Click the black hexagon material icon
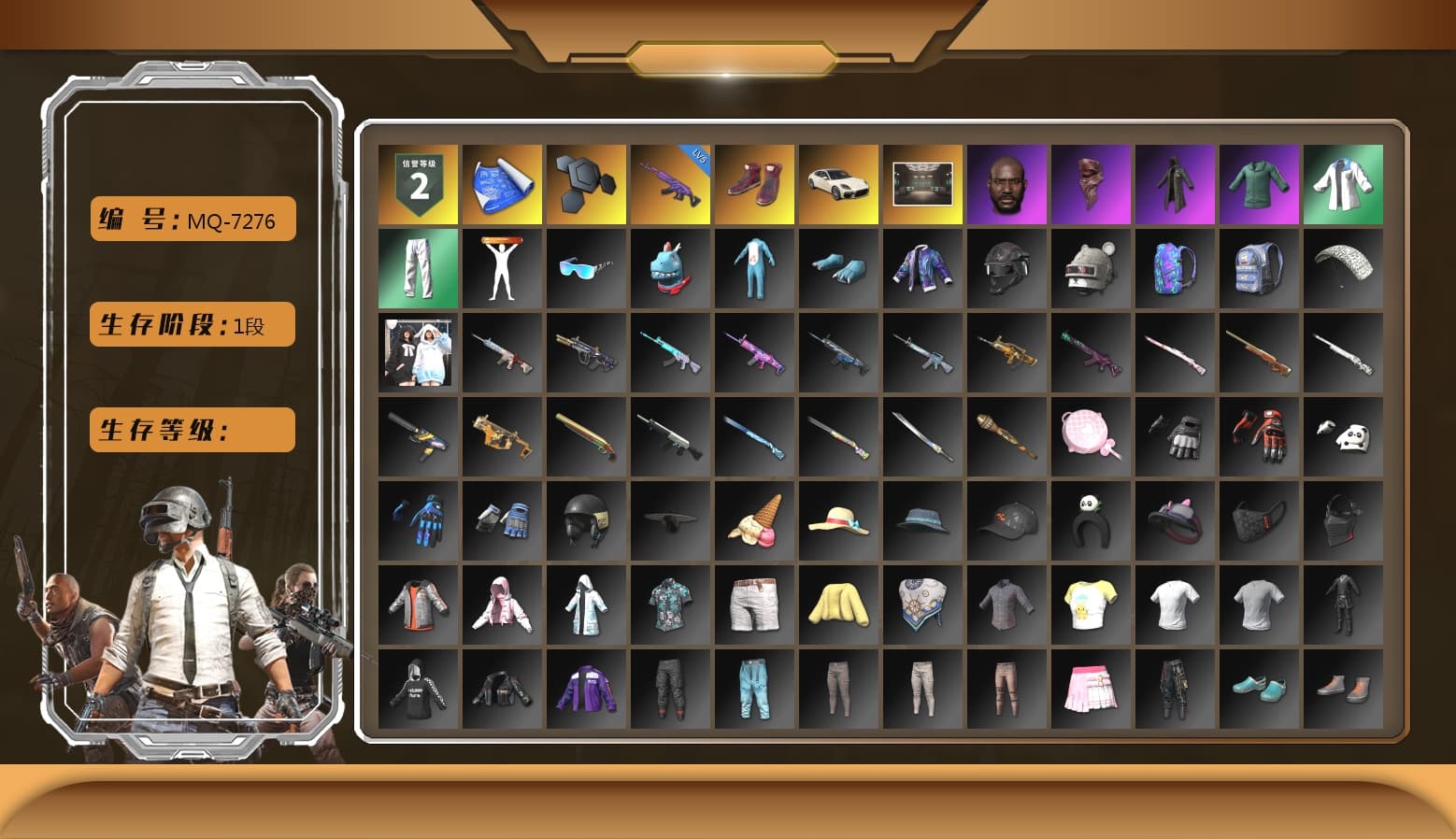The image size is (1456, 839). (586, 184)
